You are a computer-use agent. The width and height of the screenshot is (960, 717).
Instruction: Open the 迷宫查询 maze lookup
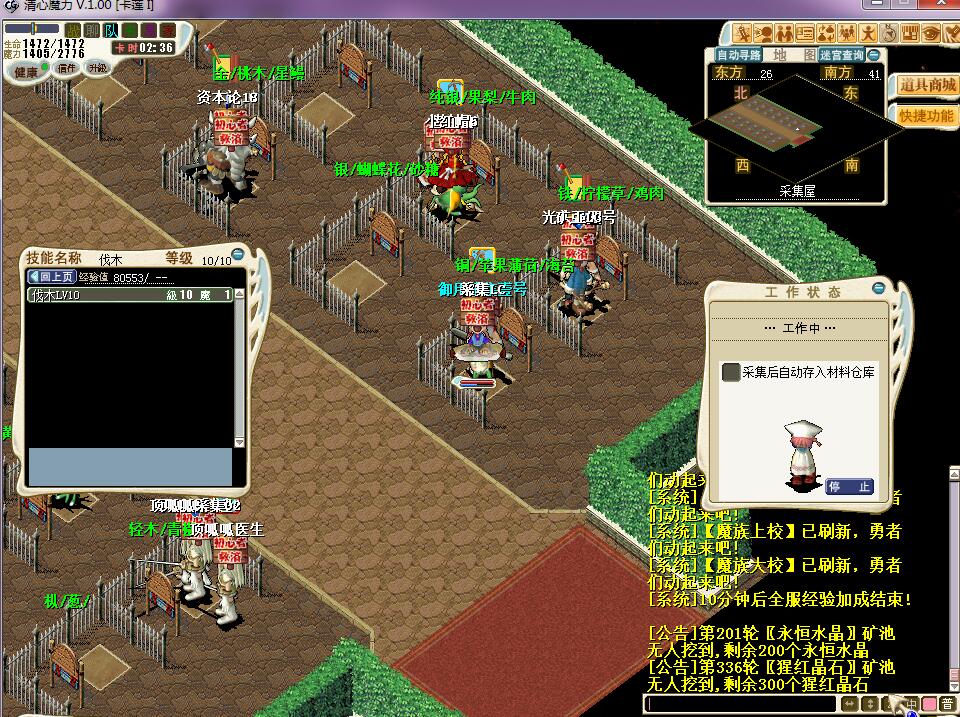[x=841, y=55]
